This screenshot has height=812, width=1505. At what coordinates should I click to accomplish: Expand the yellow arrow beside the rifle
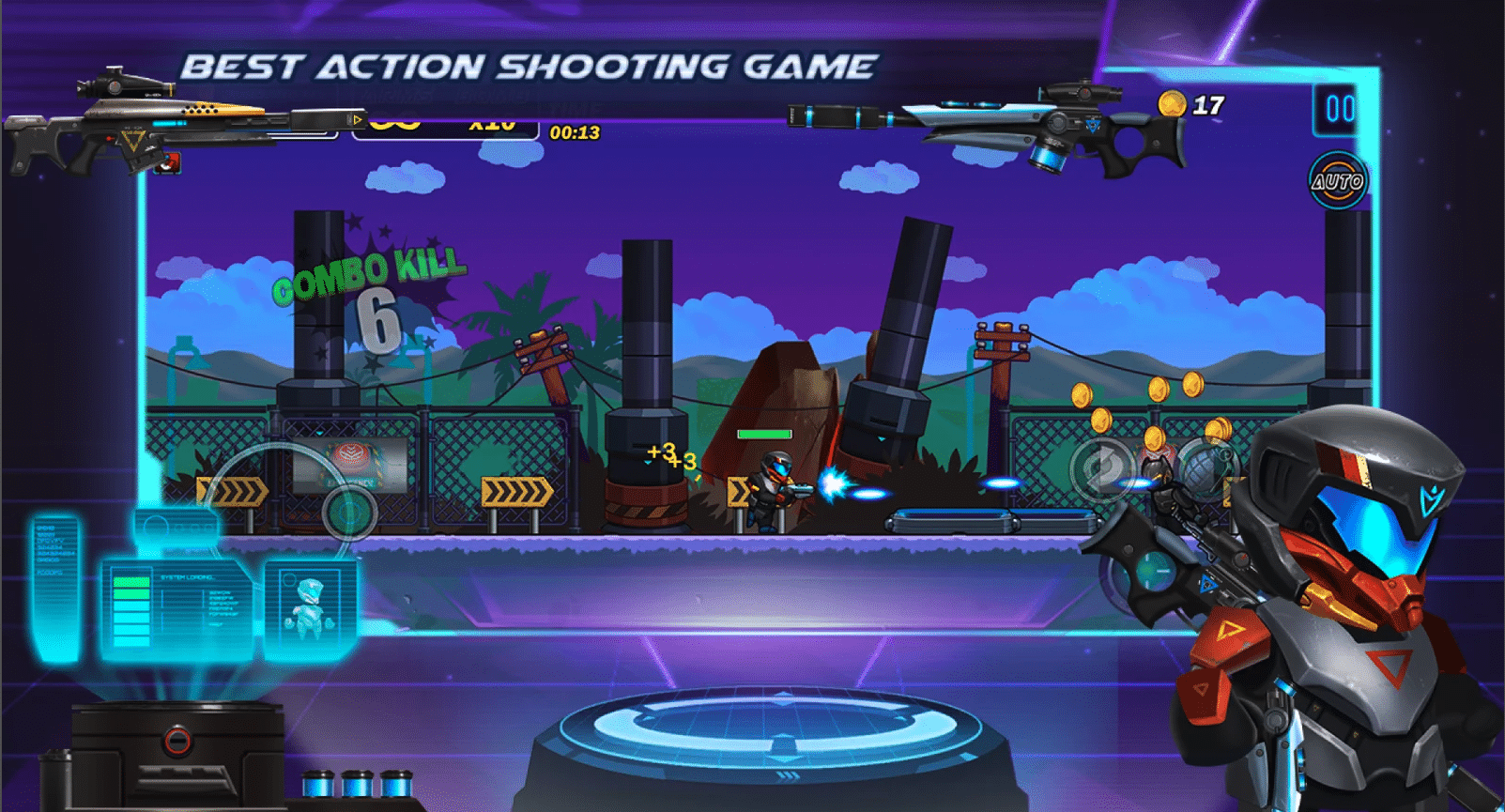pyautogui.click(x=358, y=118)
